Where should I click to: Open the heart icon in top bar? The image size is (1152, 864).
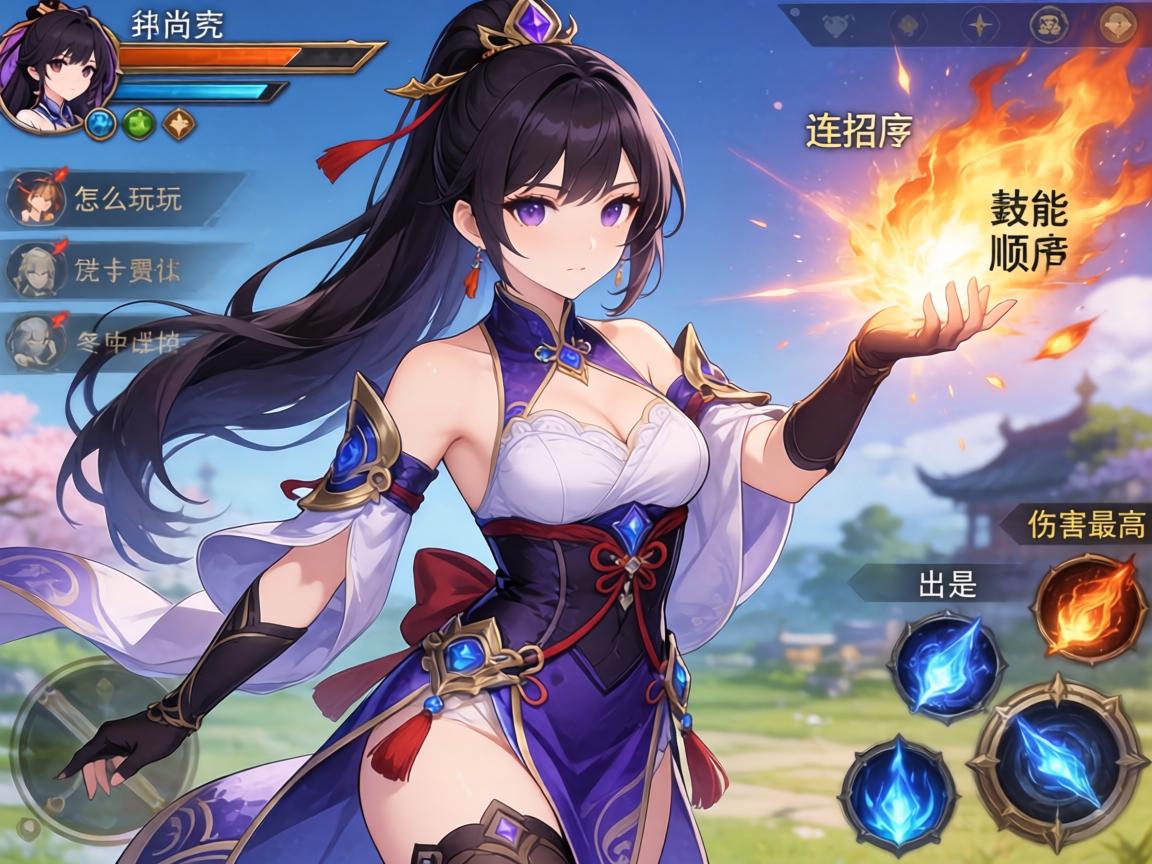[836, 26]
